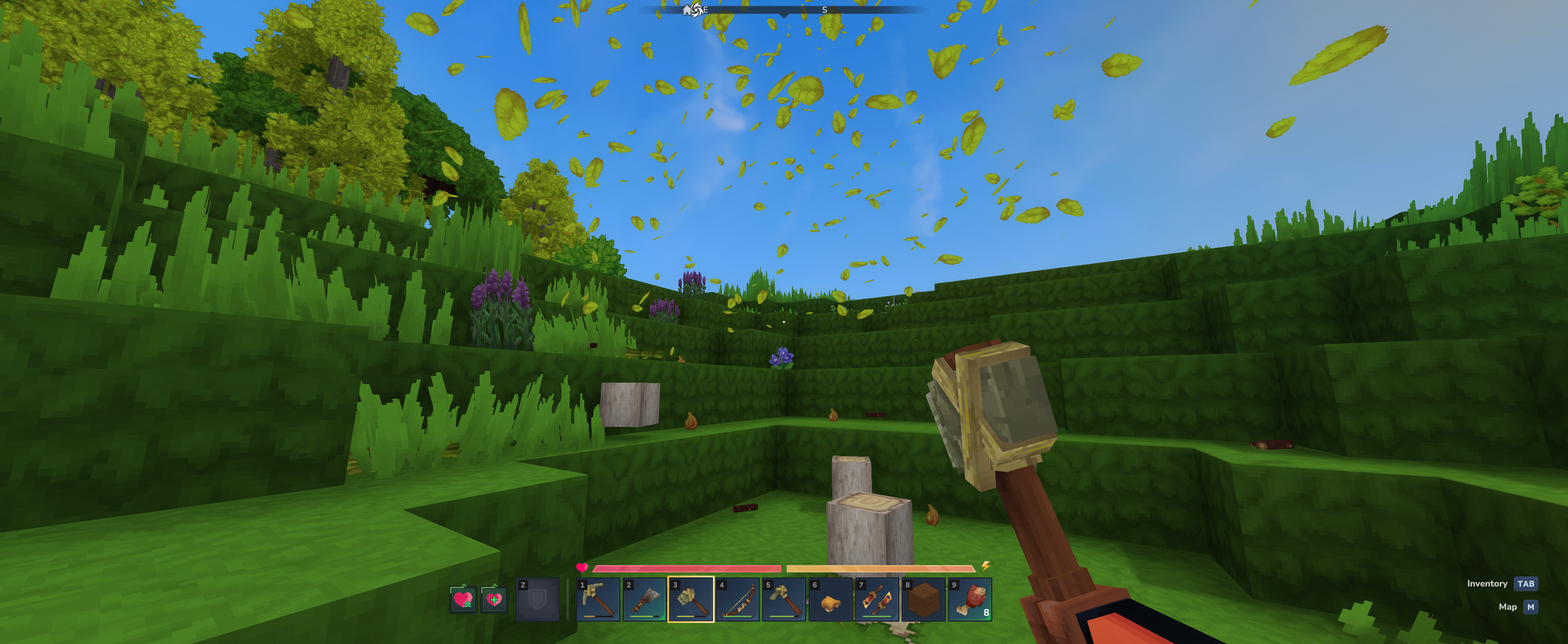Click the heart with plus regeneration icon

pos(494,599)
